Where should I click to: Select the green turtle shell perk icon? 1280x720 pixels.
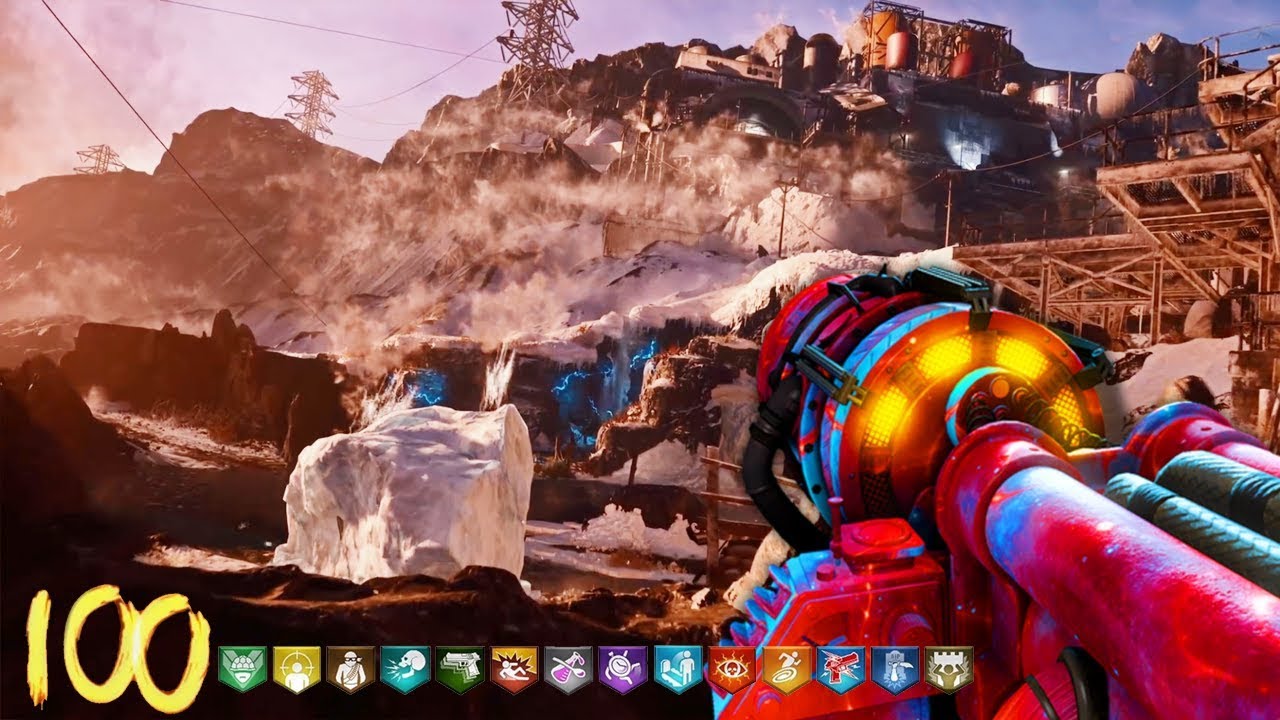pos(242,668)
